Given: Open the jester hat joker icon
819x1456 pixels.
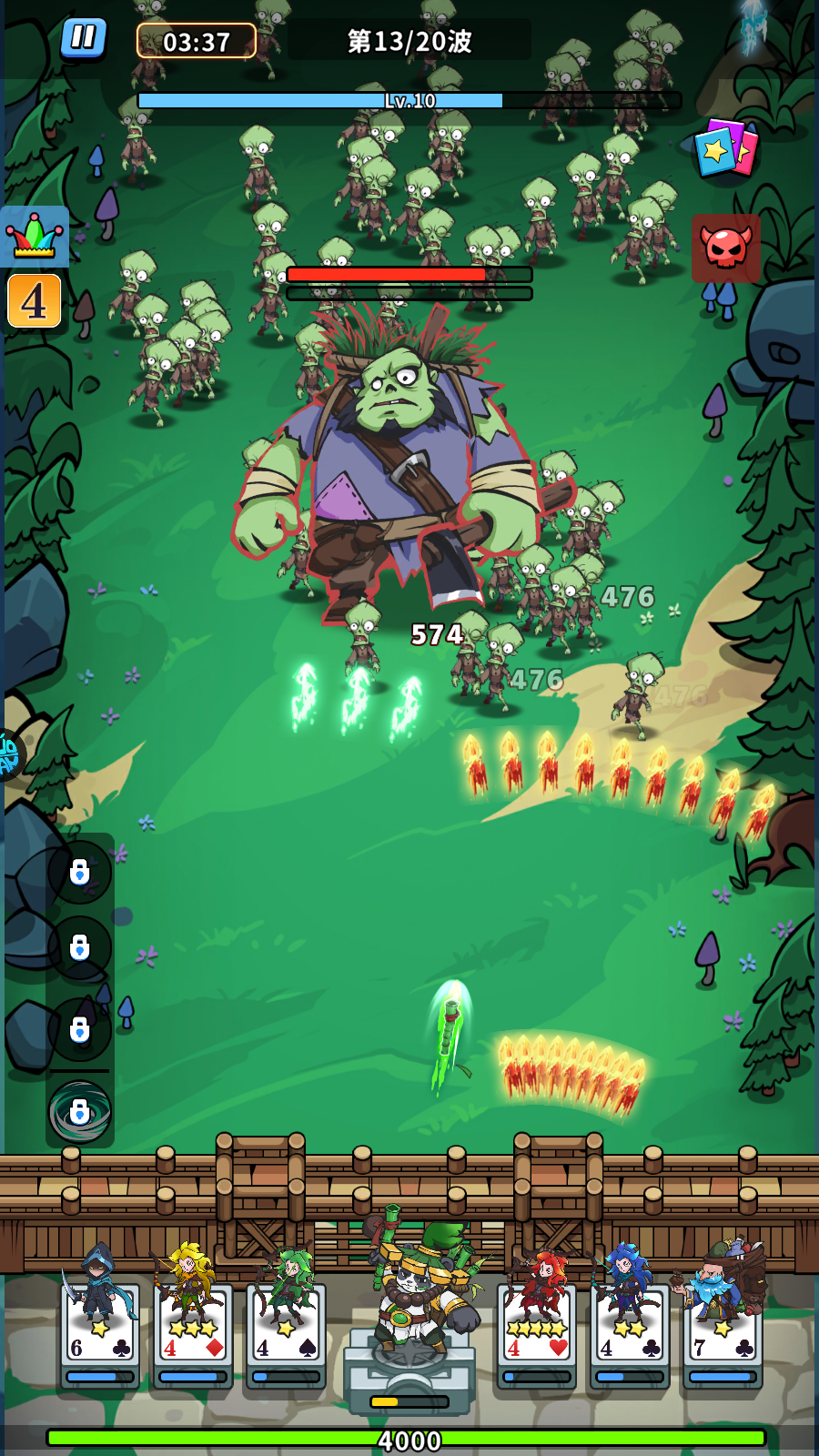Looking at the screenshot, I should click(x=35, y=237).
